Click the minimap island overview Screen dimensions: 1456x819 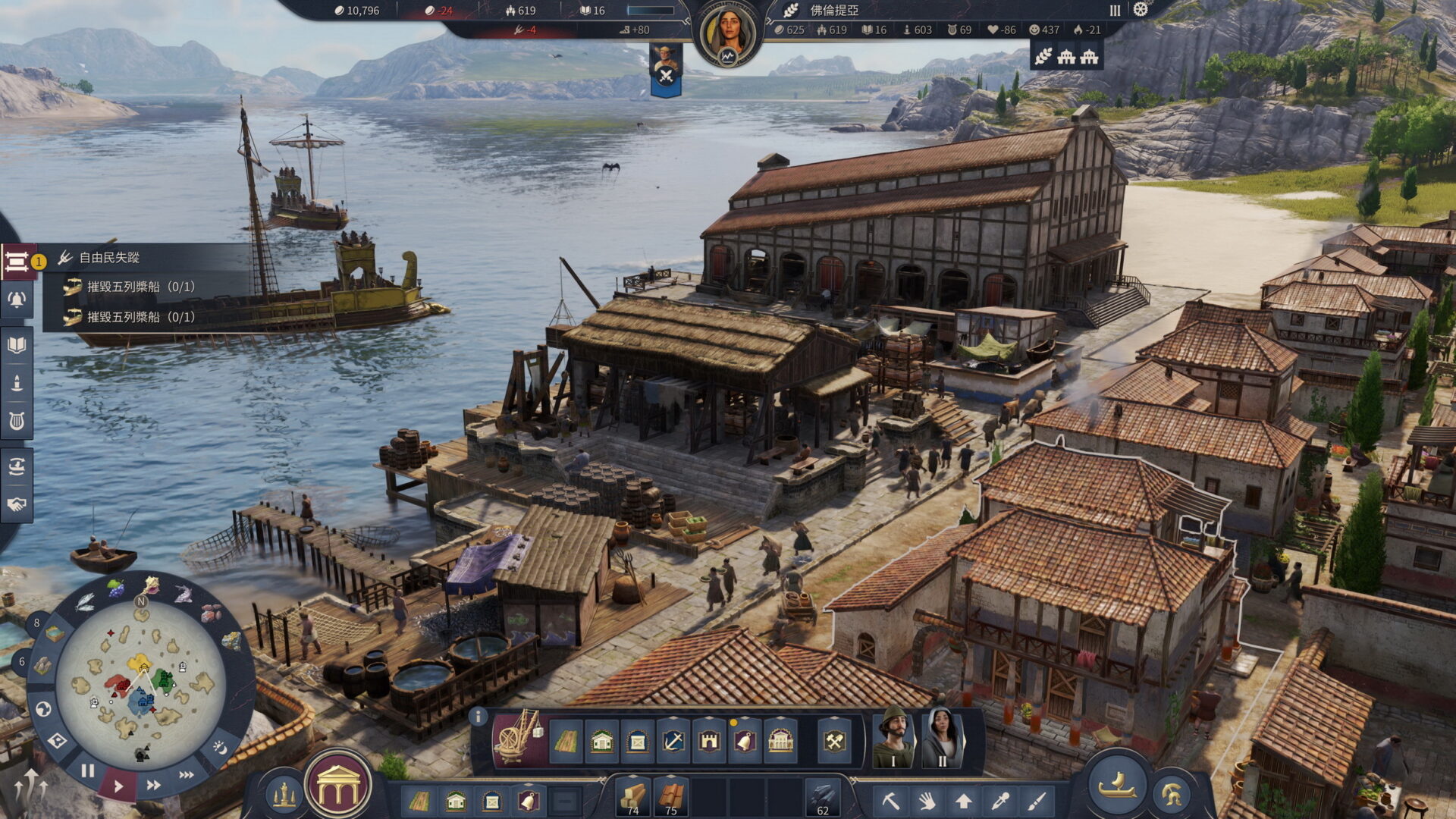click(x=141, y=684)
